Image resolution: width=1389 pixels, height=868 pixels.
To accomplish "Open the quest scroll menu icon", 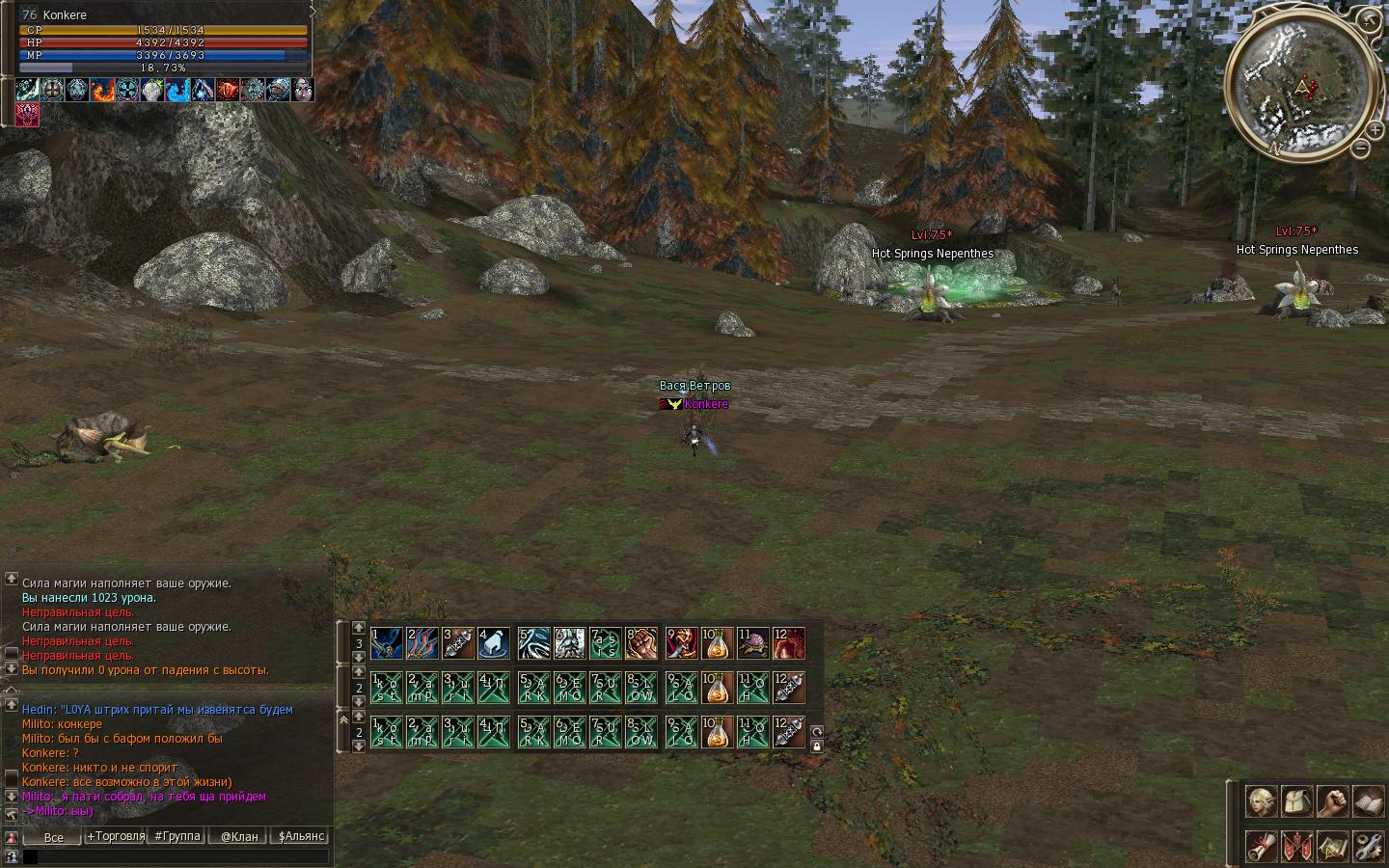I will click(1261, 846).
